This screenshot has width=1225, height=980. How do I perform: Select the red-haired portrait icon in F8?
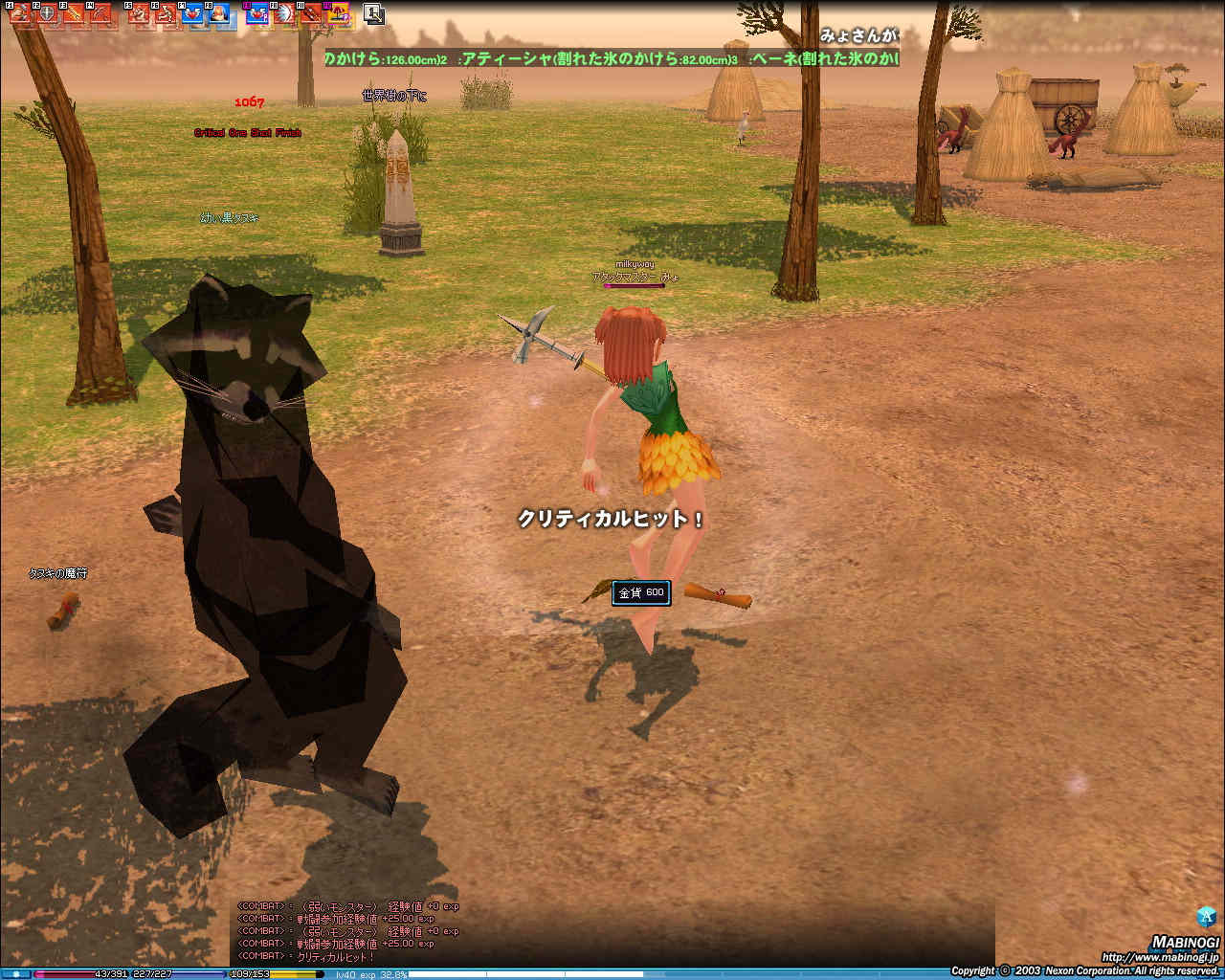tap(219, 14)
